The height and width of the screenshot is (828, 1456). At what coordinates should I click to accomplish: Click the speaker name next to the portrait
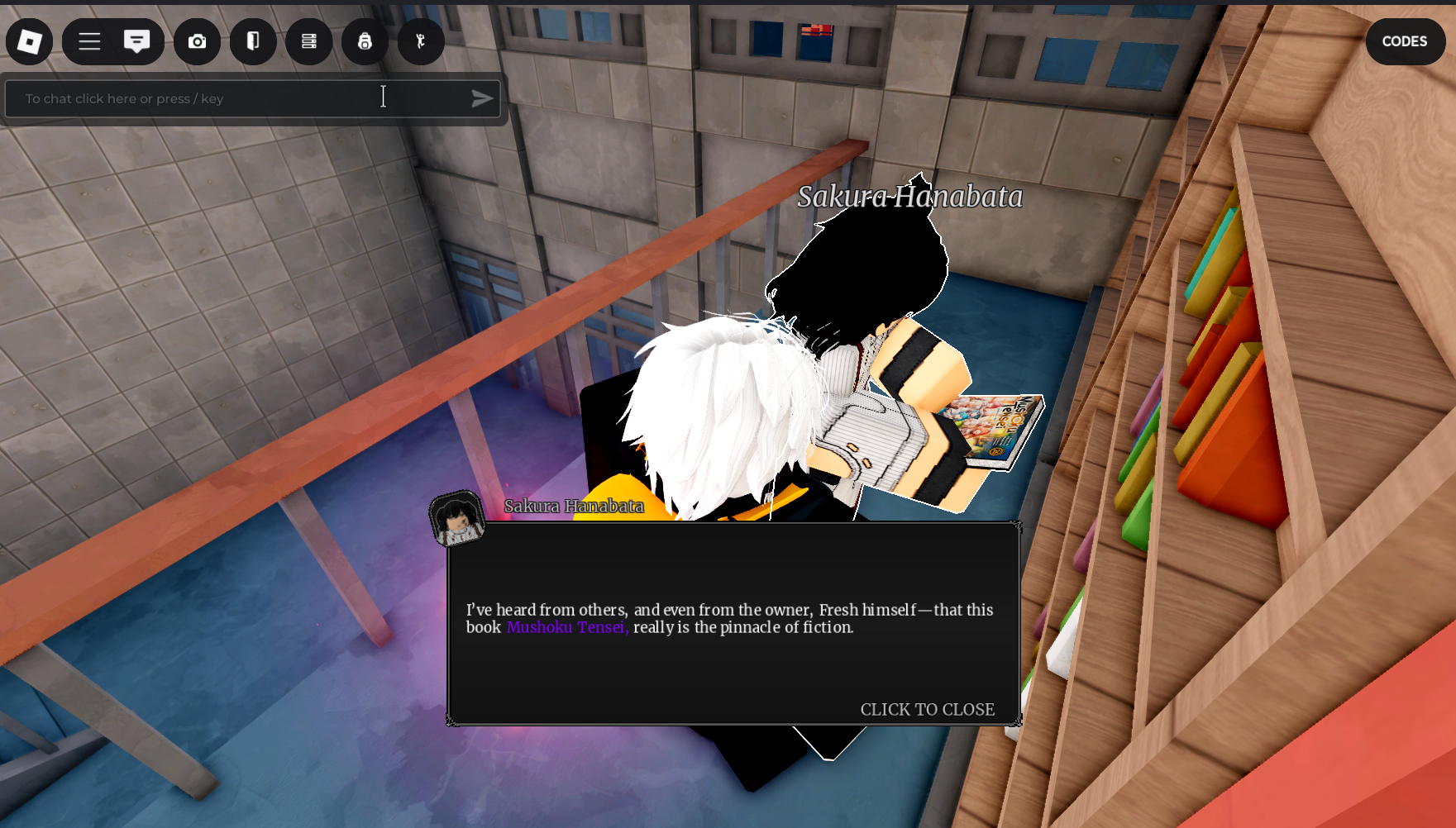[573, 507]
